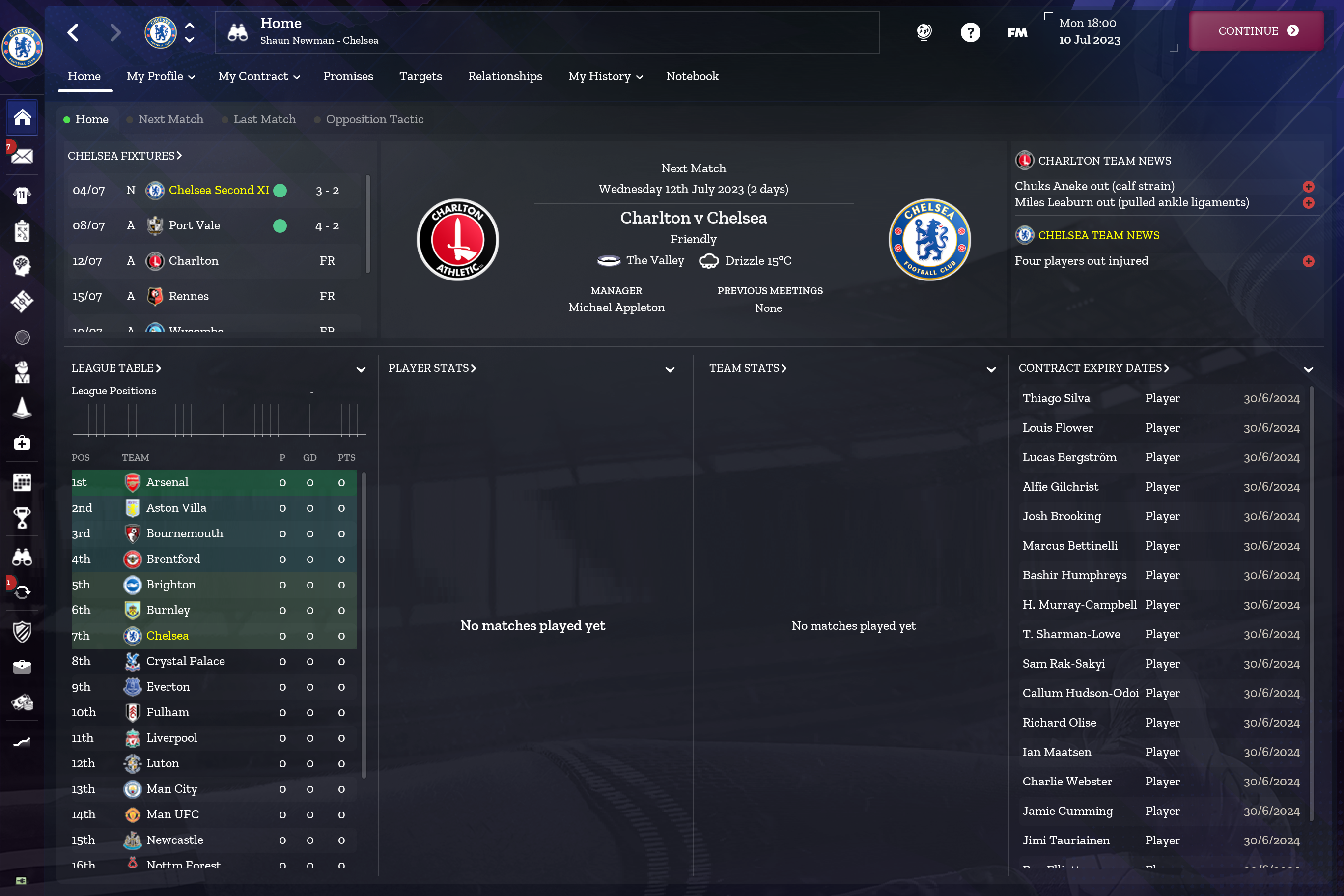Switch to the Promises tab

click(x=348, y=76)
